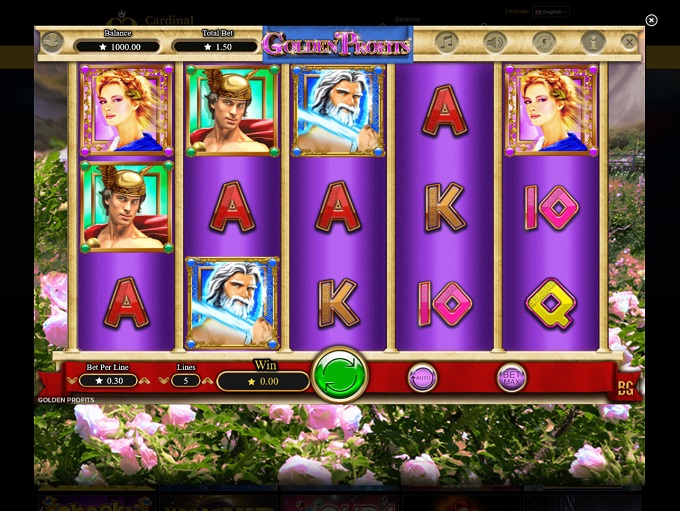The width and height of the screenshot is (680, 511).
Task: Increase the Bet Per Line value
Action: [145, 381]
